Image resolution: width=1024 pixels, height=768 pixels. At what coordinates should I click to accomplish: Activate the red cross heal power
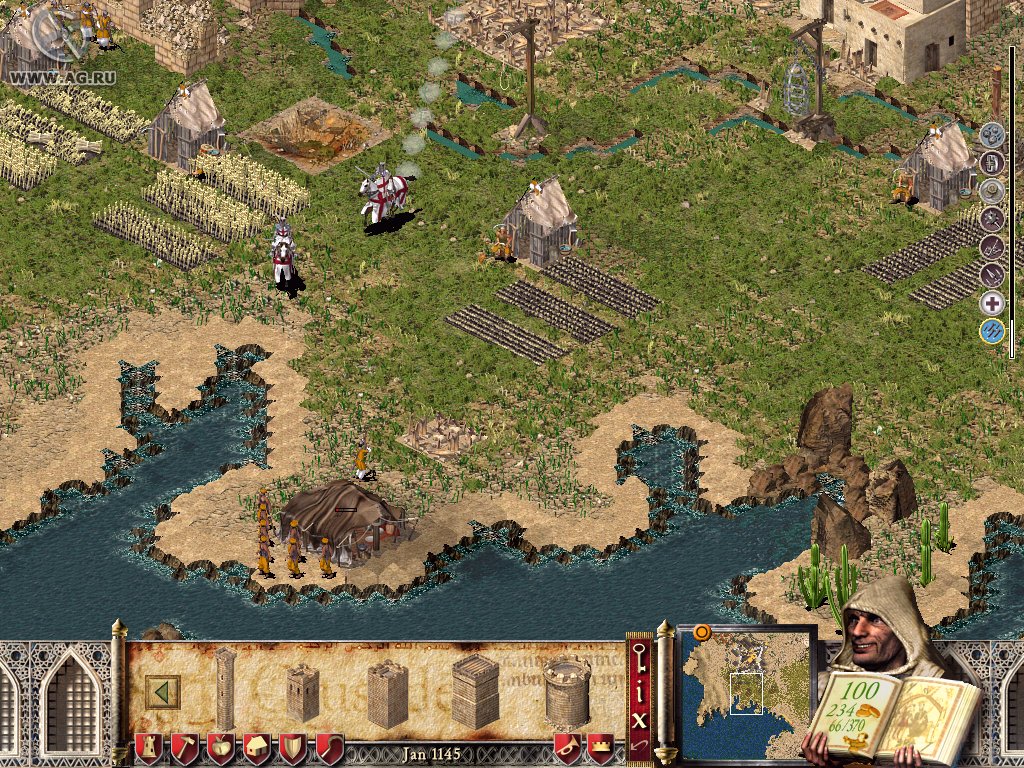click(x=991, y=304)
